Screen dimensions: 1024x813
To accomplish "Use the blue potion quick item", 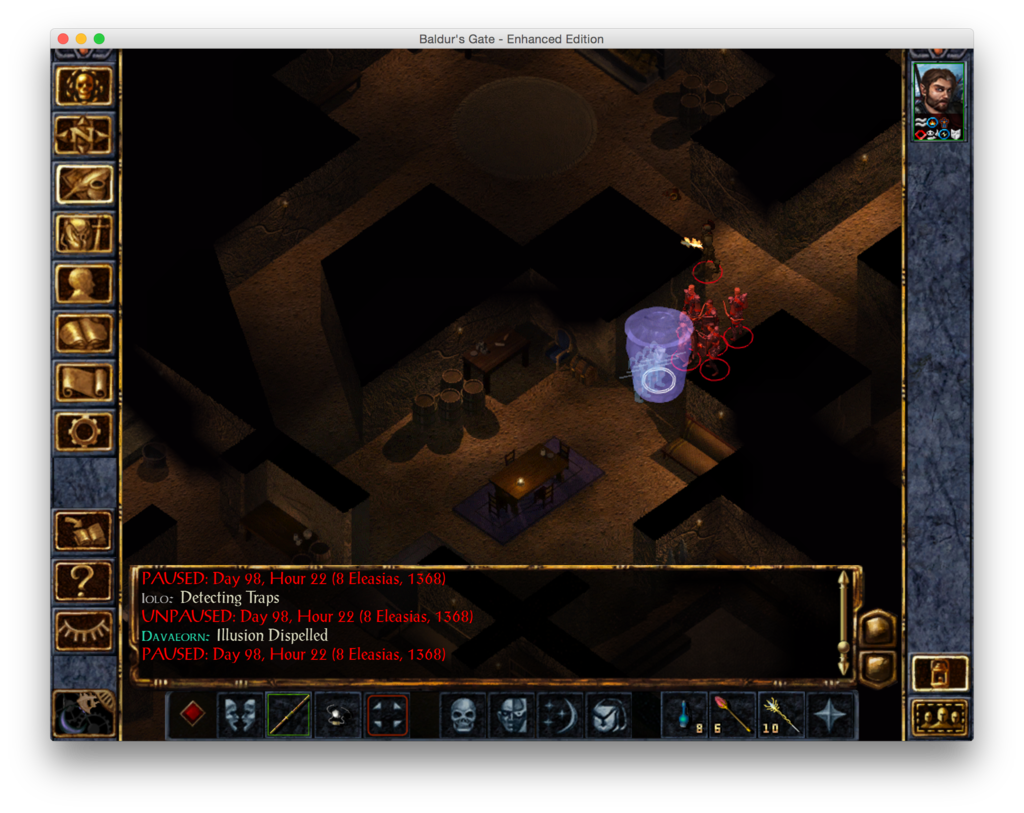I will click(x=684, y=715).
